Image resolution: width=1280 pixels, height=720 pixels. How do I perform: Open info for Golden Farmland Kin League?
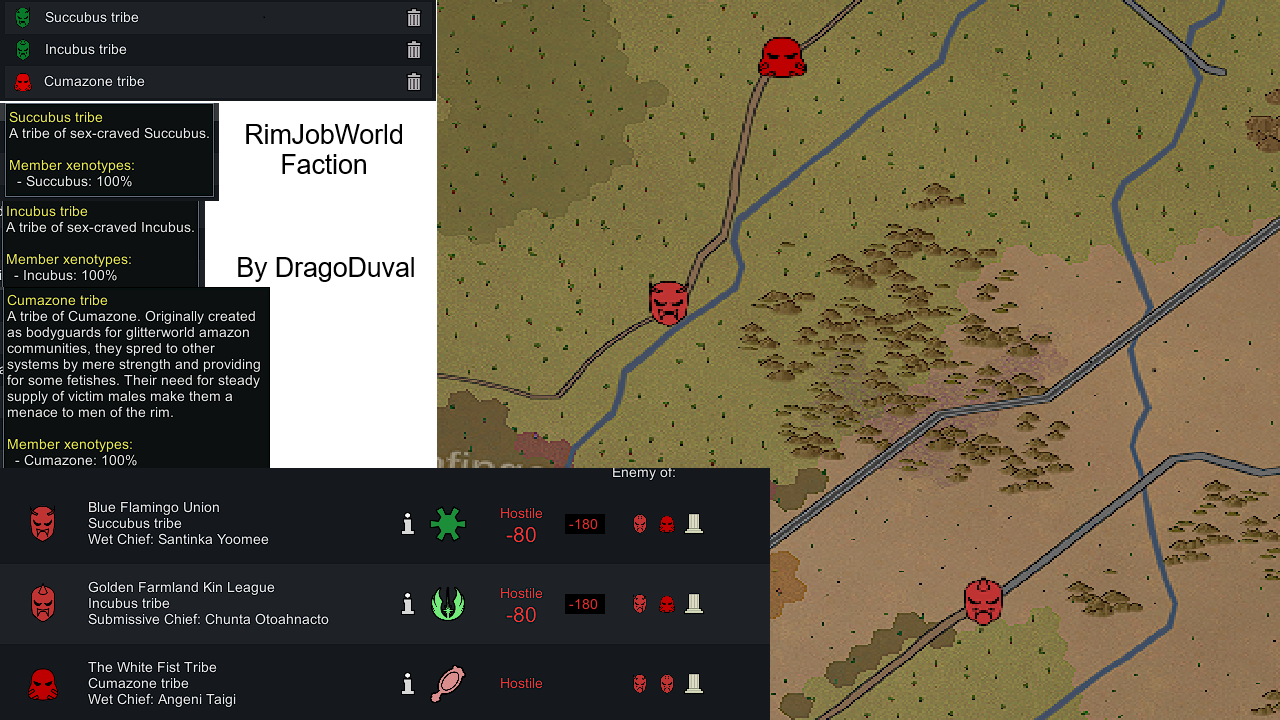[407, 603]
